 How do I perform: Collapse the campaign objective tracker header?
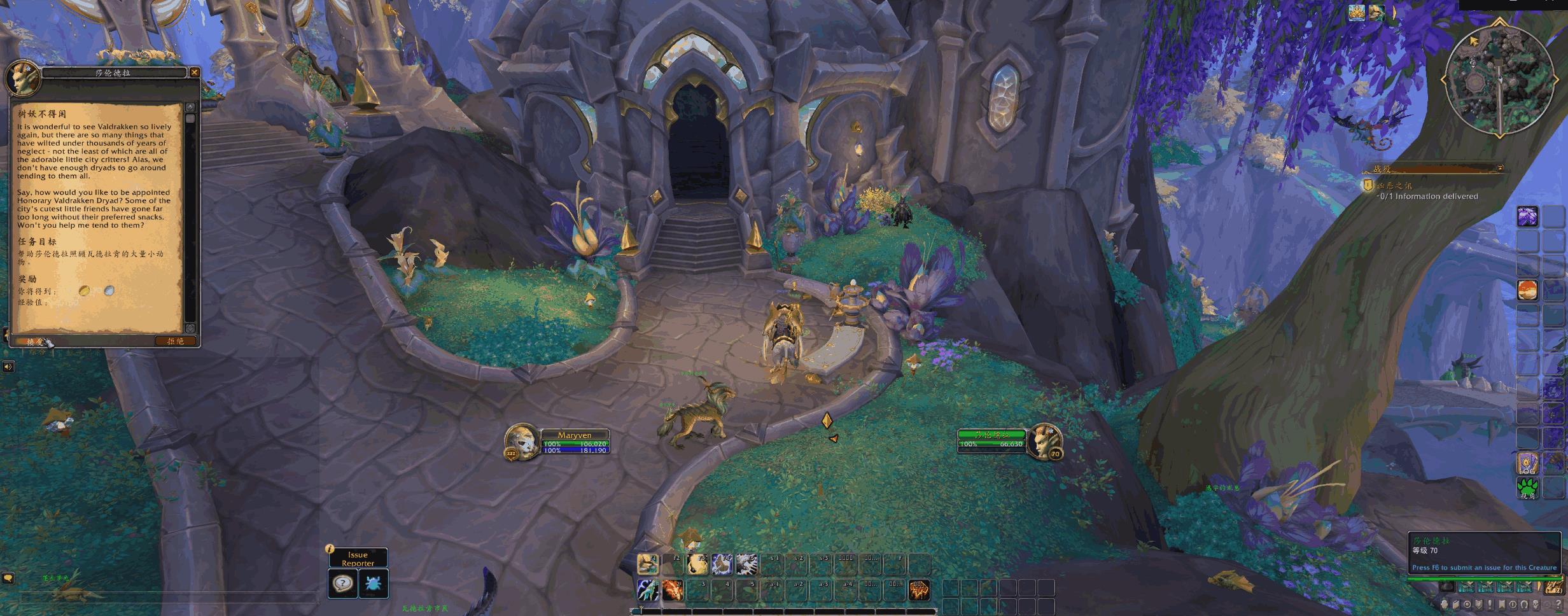point(1500,169)
